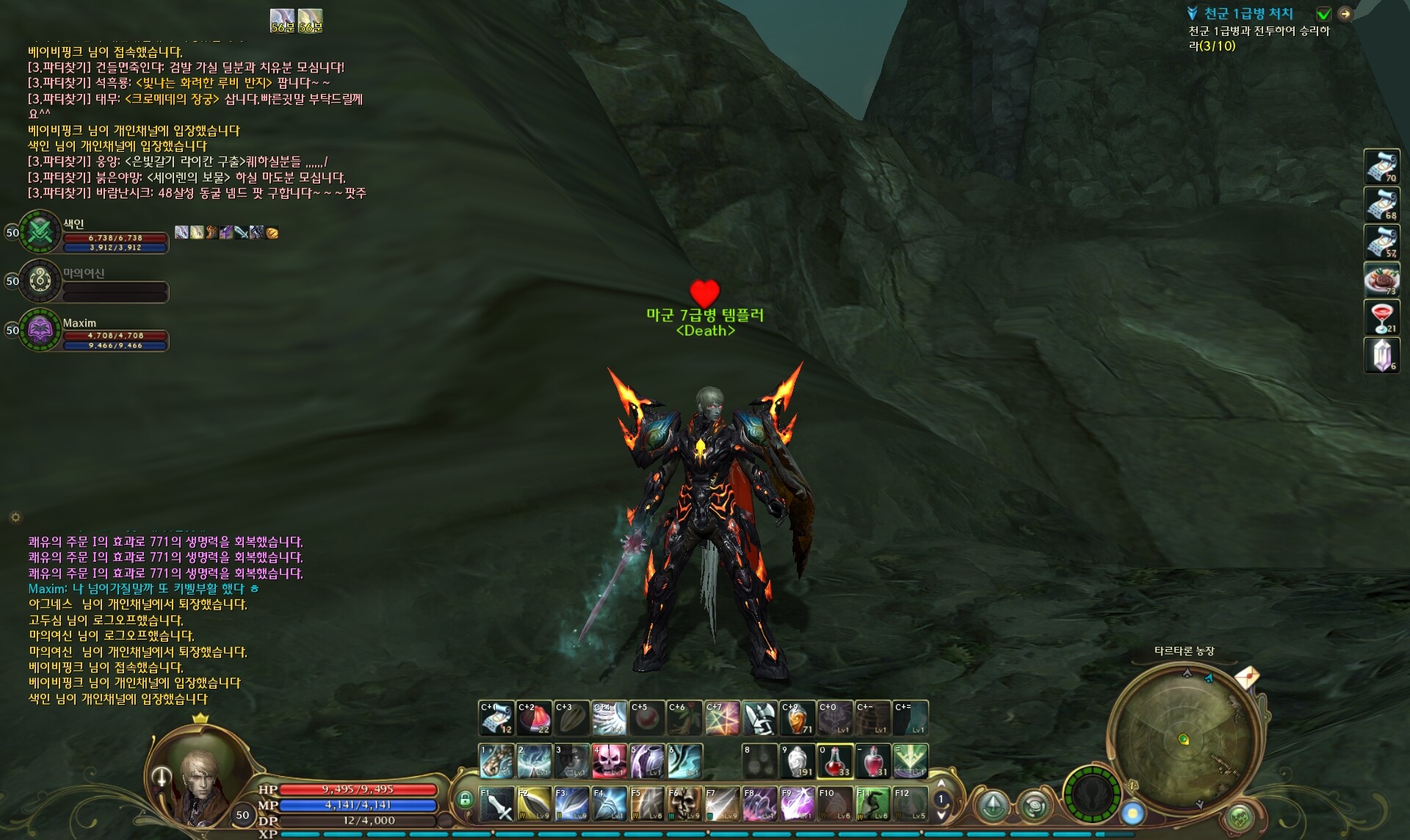
Task: Select party member 색인's portrait frame
Action: tap(39, 232)
